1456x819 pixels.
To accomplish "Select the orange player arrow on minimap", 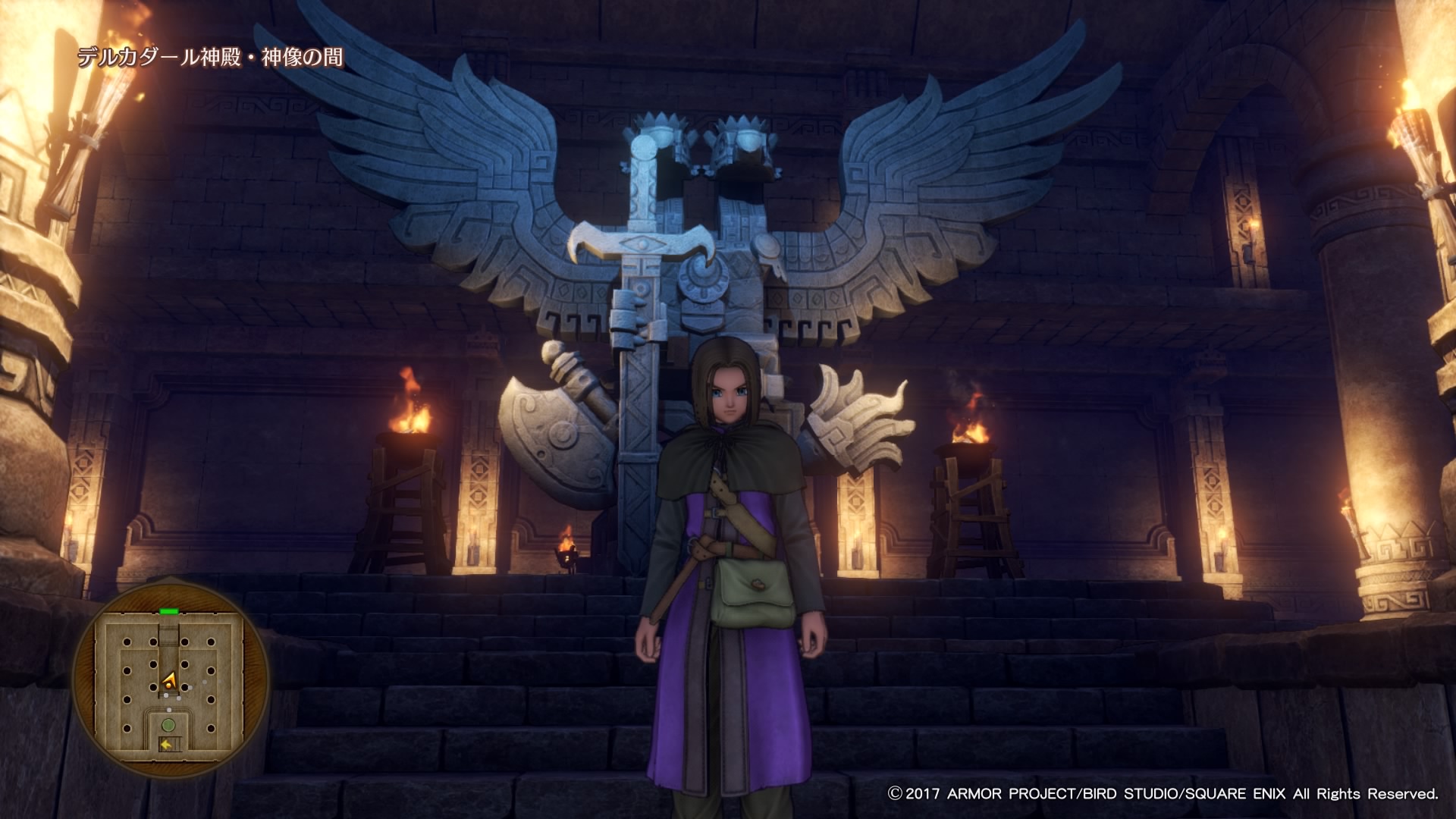I will 170,680.
